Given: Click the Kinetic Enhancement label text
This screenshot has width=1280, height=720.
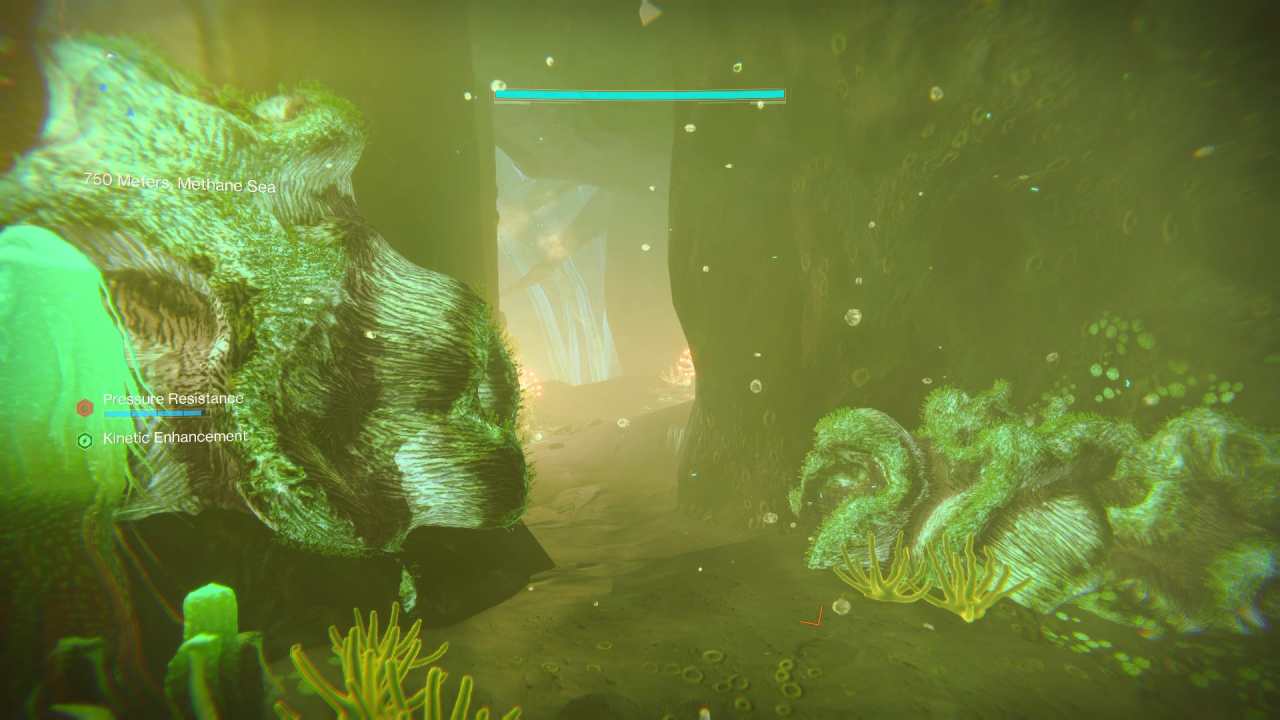Looking at the screenshot, I should click(x=175, y=437).
